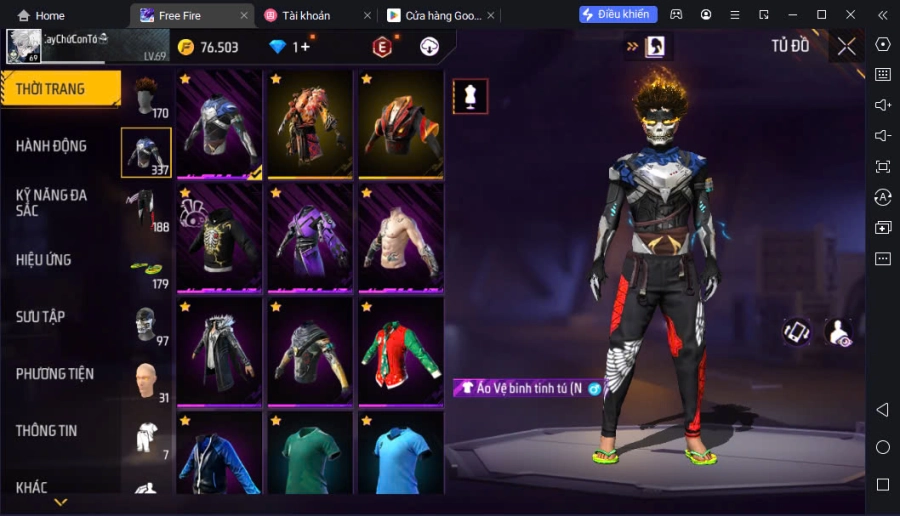The width and height of the screenshot is (900, 516).
Task: Open the bald head face subcategory
Action: tap(146, 380)
